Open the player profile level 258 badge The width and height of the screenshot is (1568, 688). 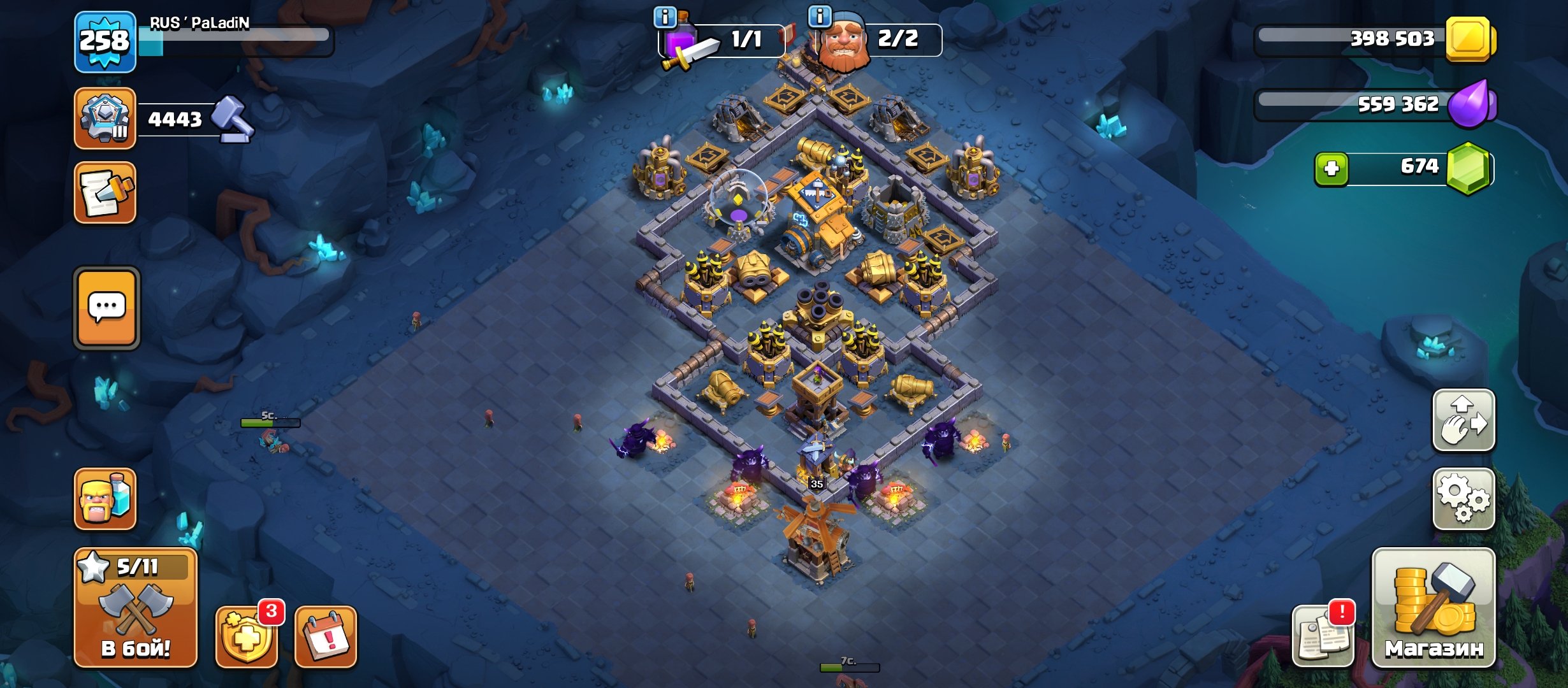[x=105, y=42]
